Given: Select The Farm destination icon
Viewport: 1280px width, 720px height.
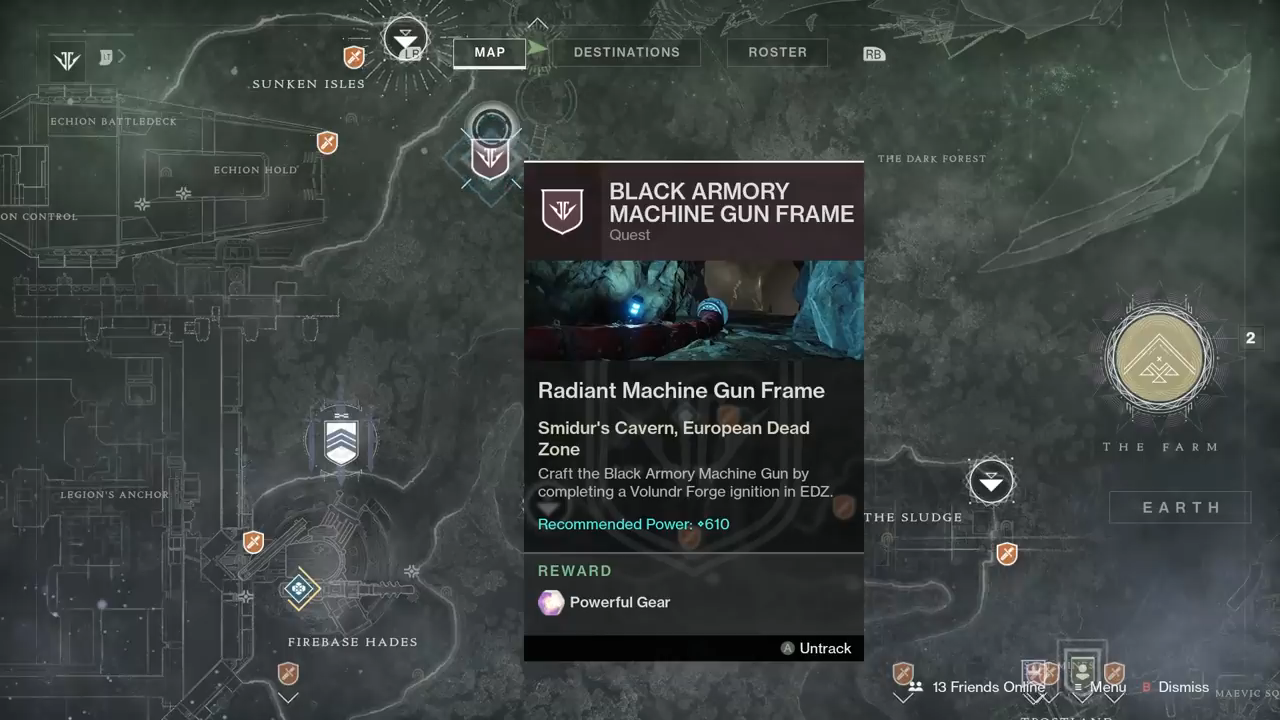Looking at the screenshot, I should click(1159, 360).
